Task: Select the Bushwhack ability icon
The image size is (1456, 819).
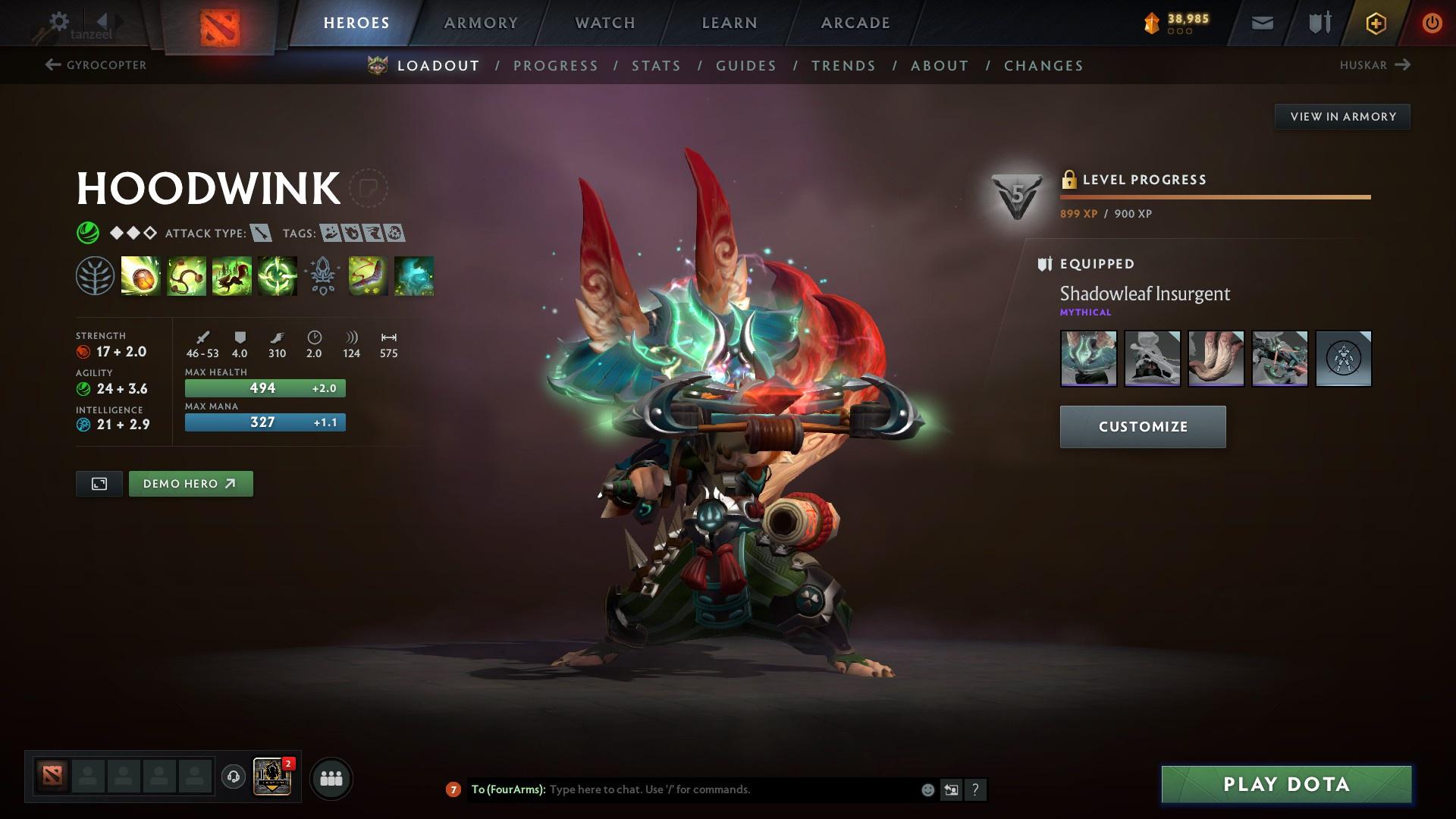Action: coord(187,277)
